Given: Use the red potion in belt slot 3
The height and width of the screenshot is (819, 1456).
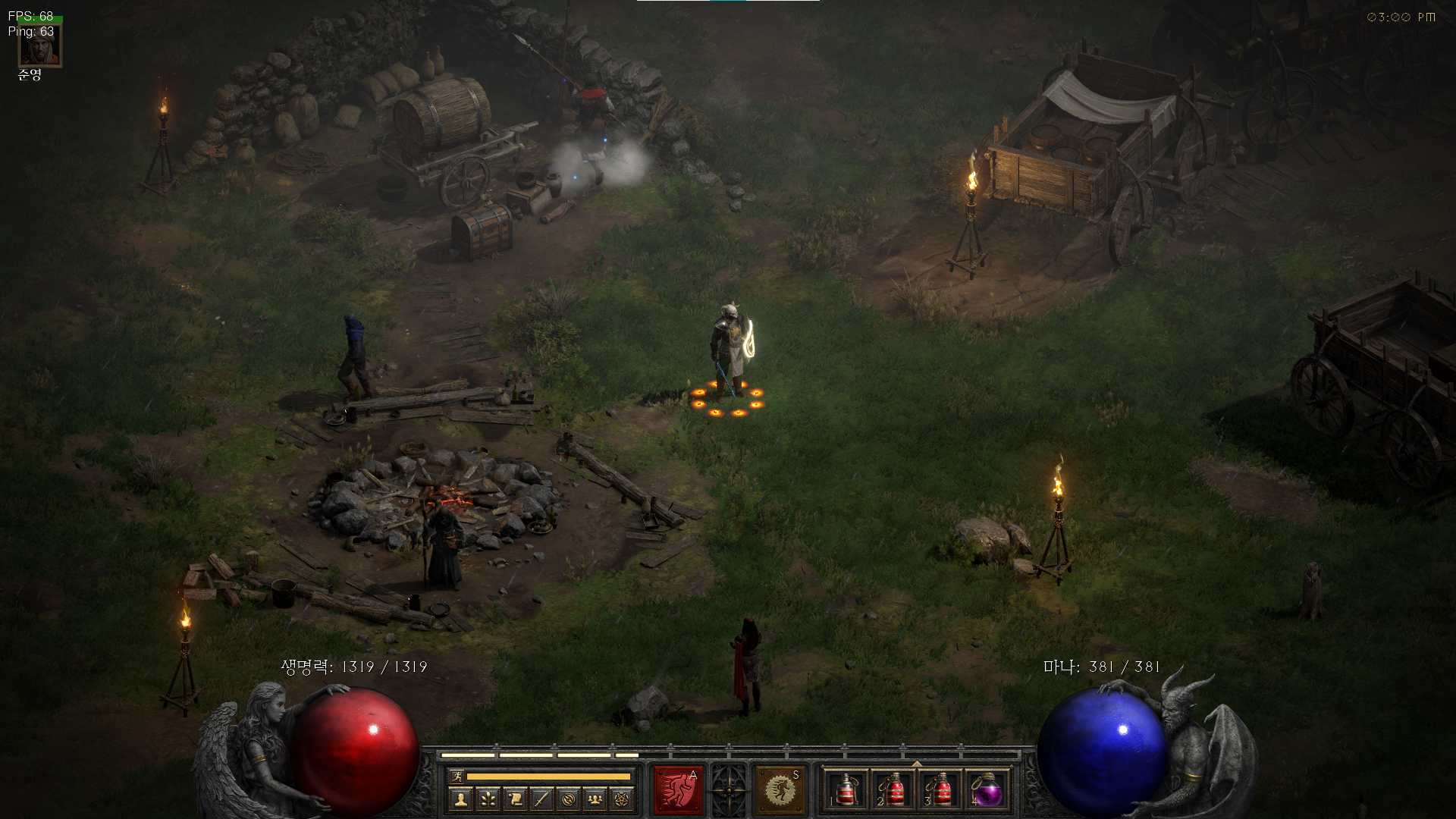Looking at the screenshot, I should 940,791.
